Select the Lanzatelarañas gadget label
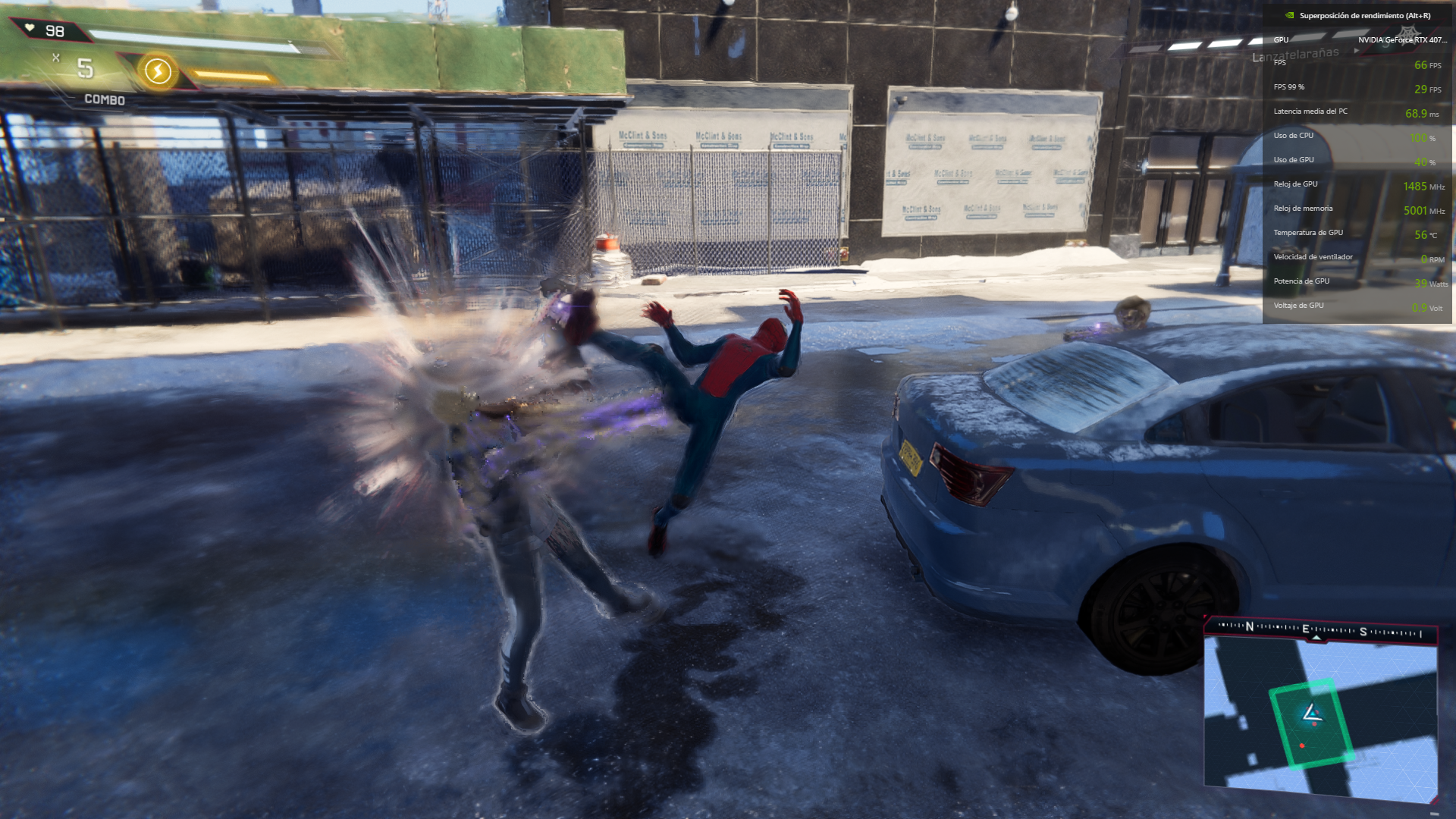The height and width of the screenshot is (819, 1456). [1295, 55]
